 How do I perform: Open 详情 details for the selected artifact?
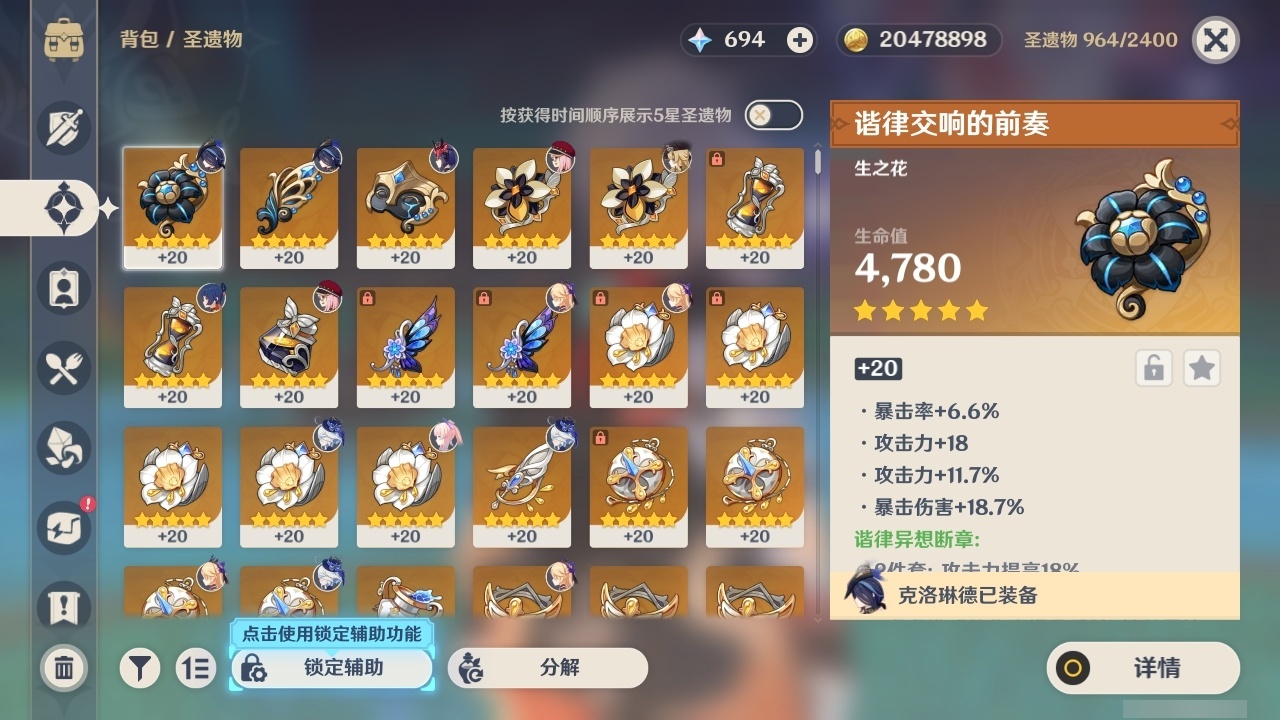[x=1143, y=668]
